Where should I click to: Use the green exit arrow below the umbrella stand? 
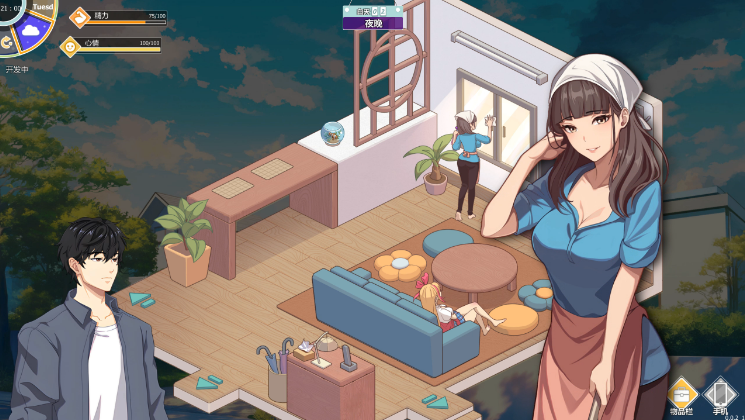(209, 383)
